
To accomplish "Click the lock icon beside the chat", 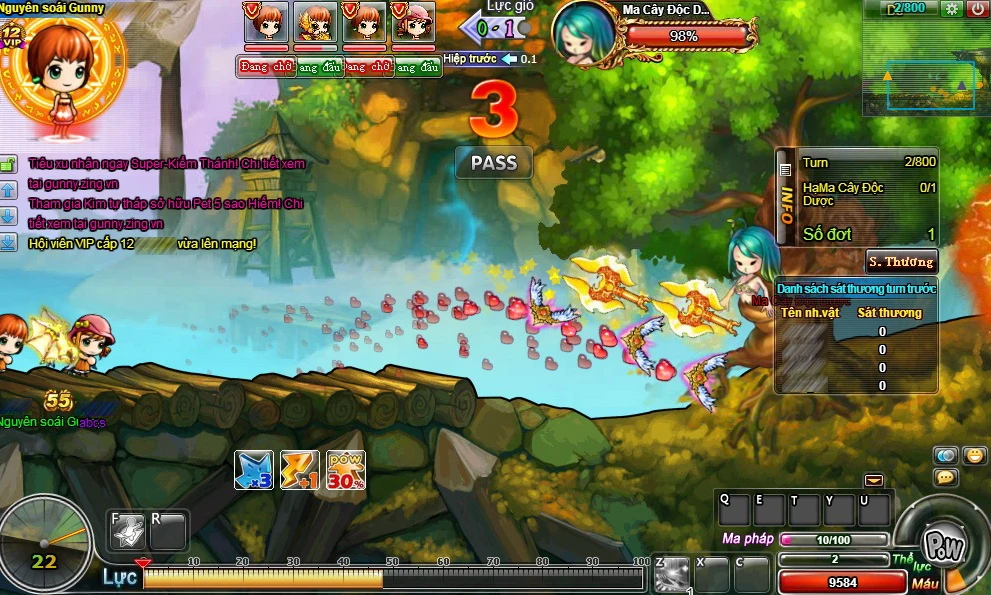I will coord(8,163).
